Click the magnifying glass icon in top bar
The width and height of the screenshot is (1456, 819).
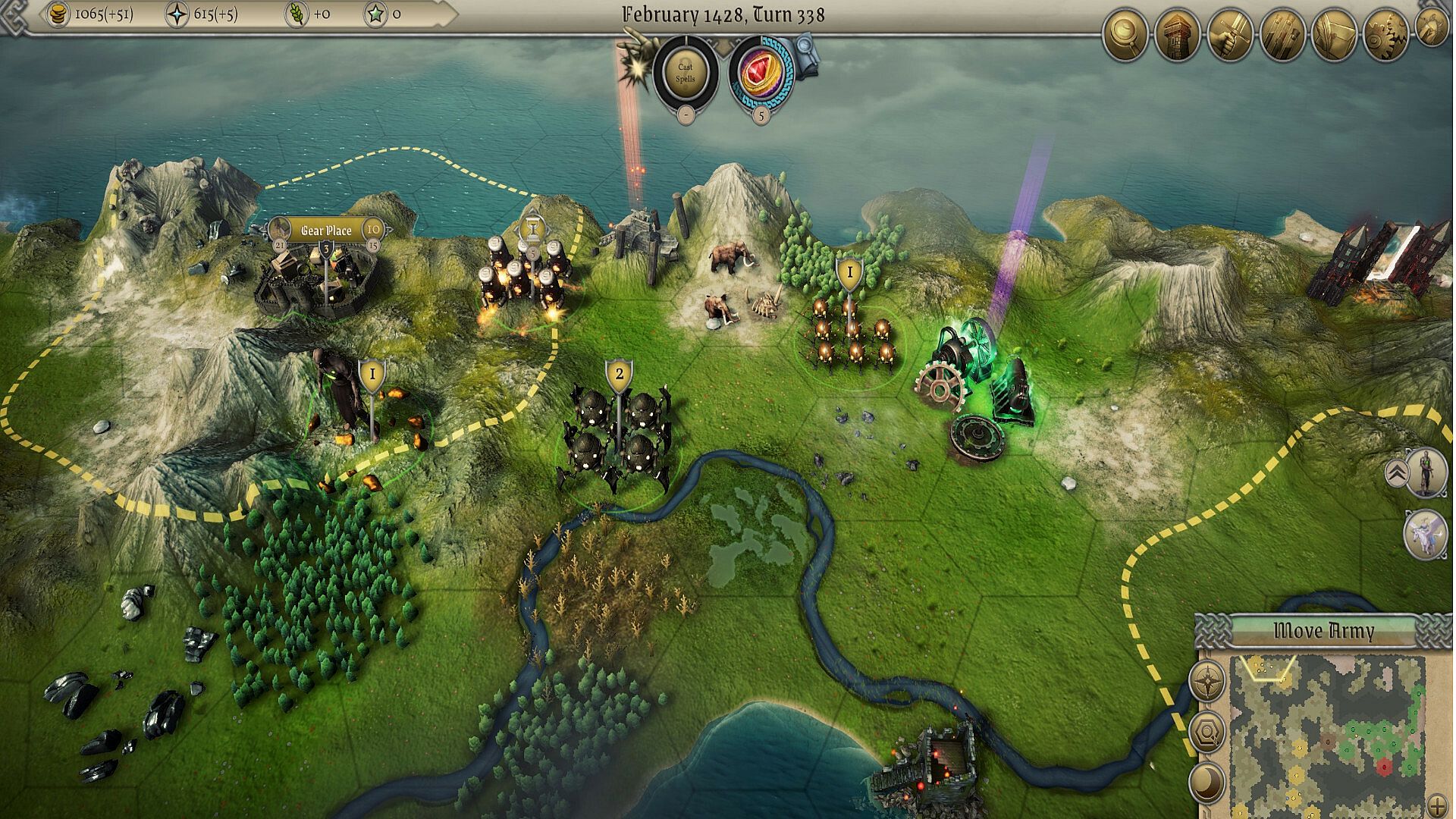click(x=1125, y=35)
